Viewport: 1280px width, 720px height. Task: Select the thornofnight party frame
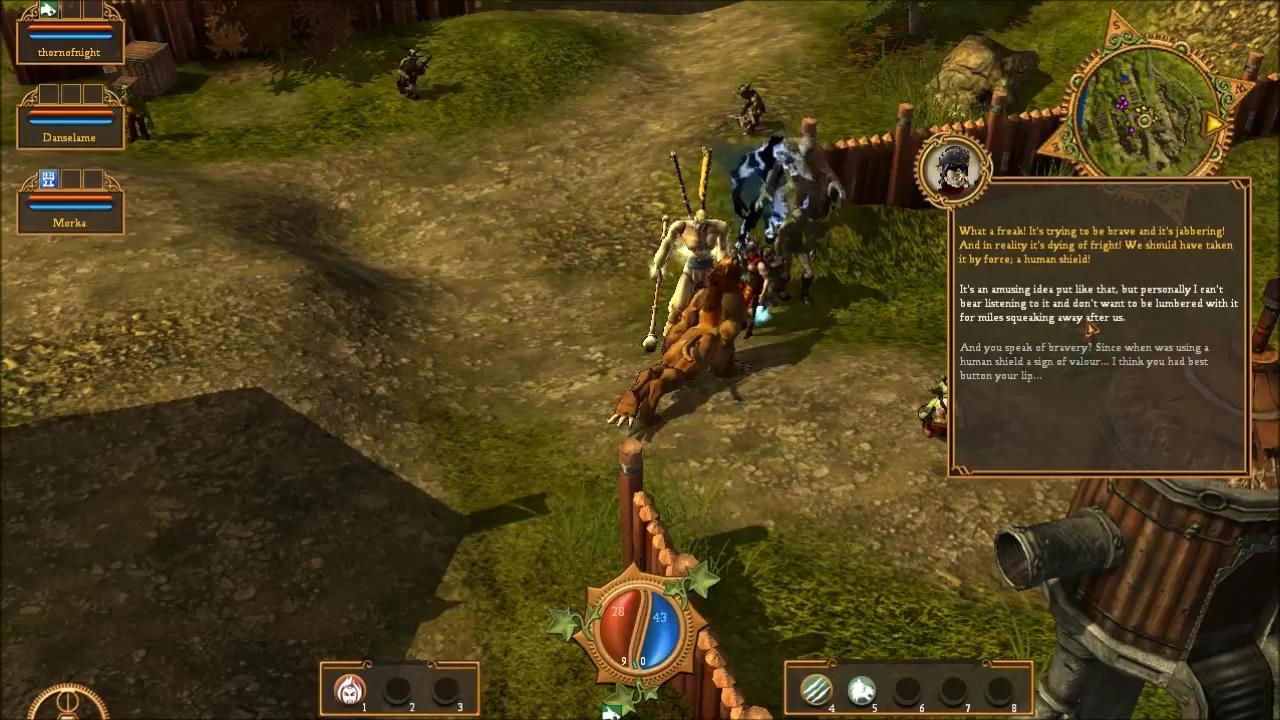70,42
